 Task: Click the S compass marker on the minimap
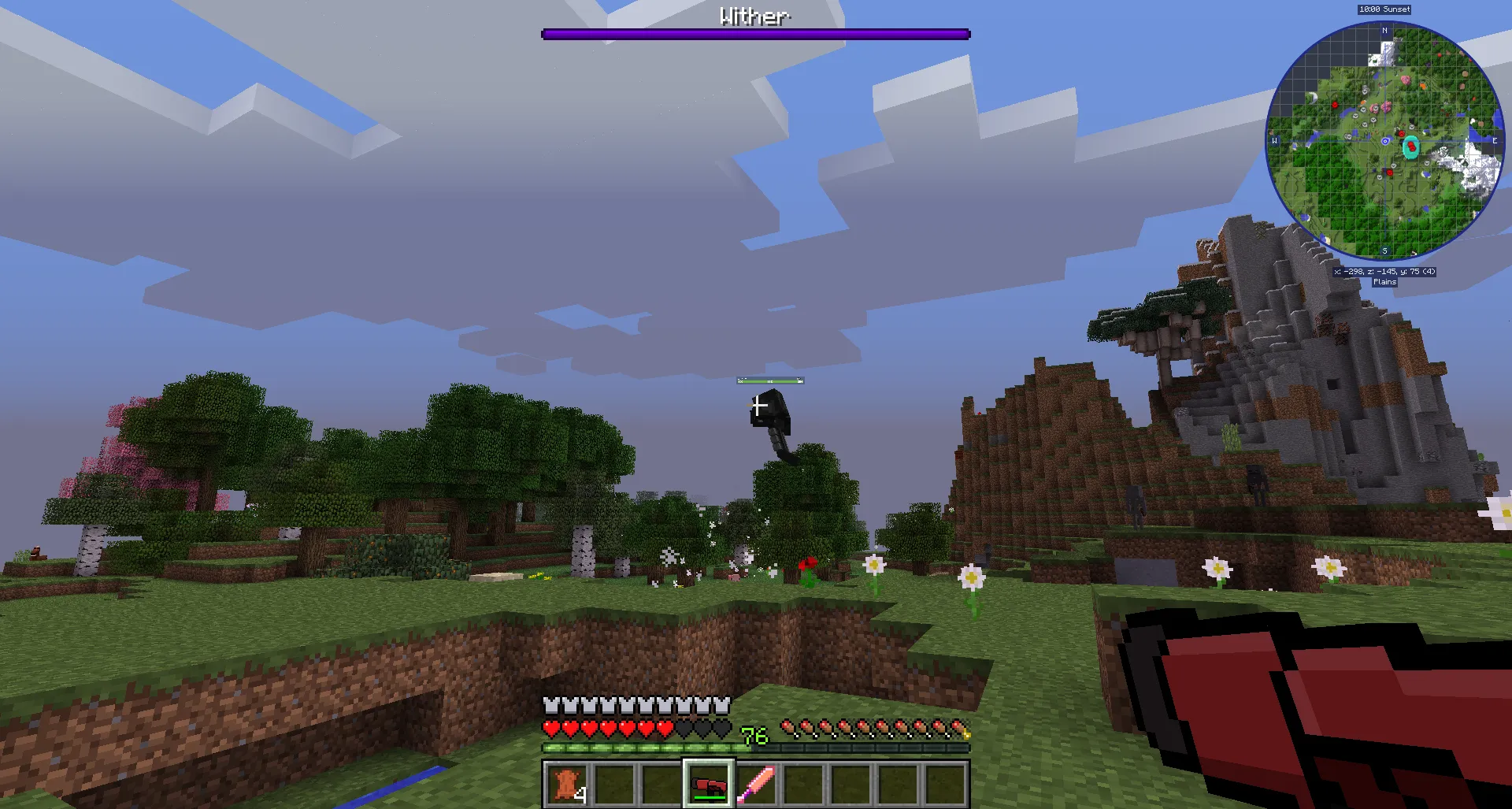1384,250
